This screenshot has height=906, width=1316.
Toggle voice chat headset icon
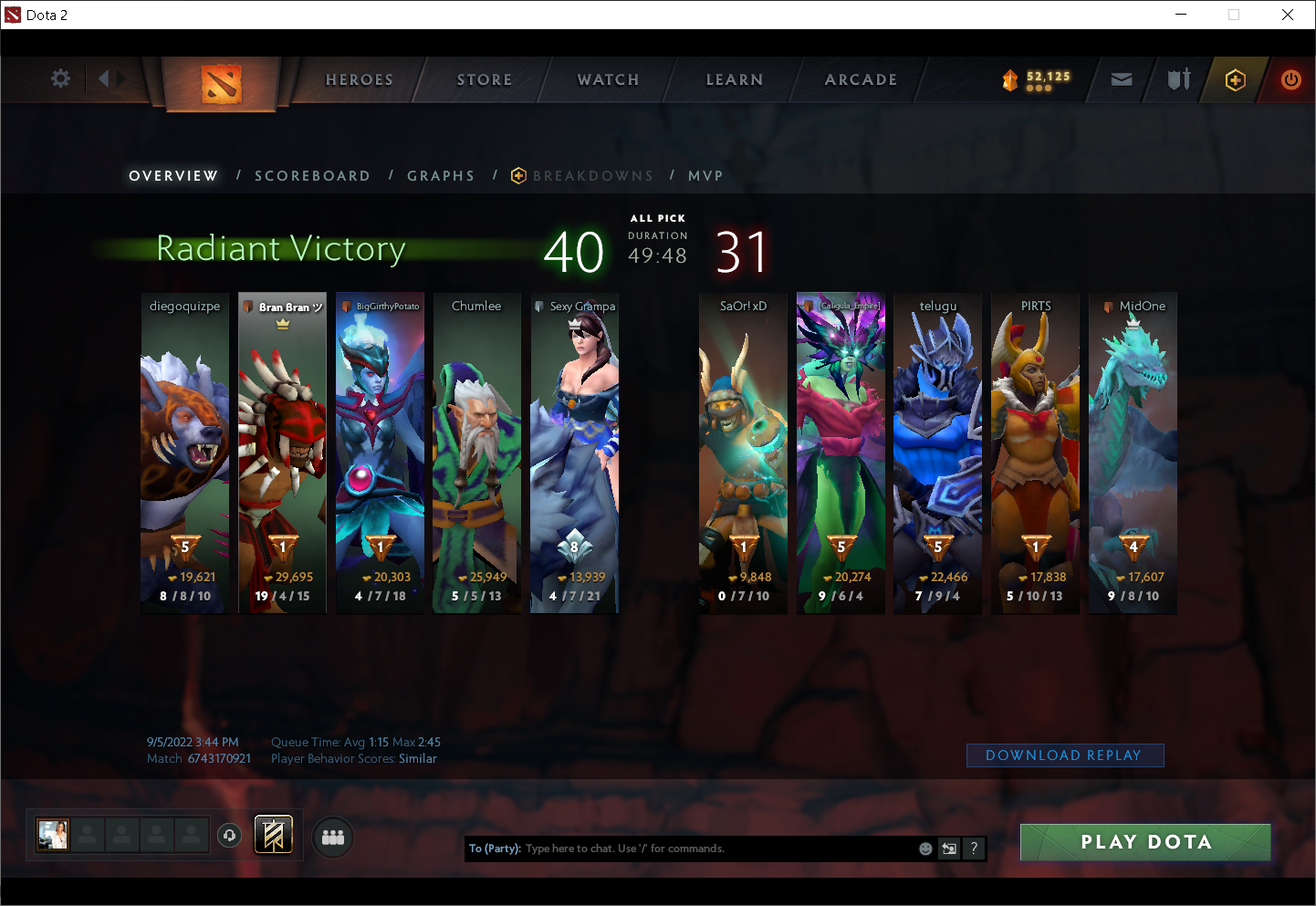pos(229,835)
